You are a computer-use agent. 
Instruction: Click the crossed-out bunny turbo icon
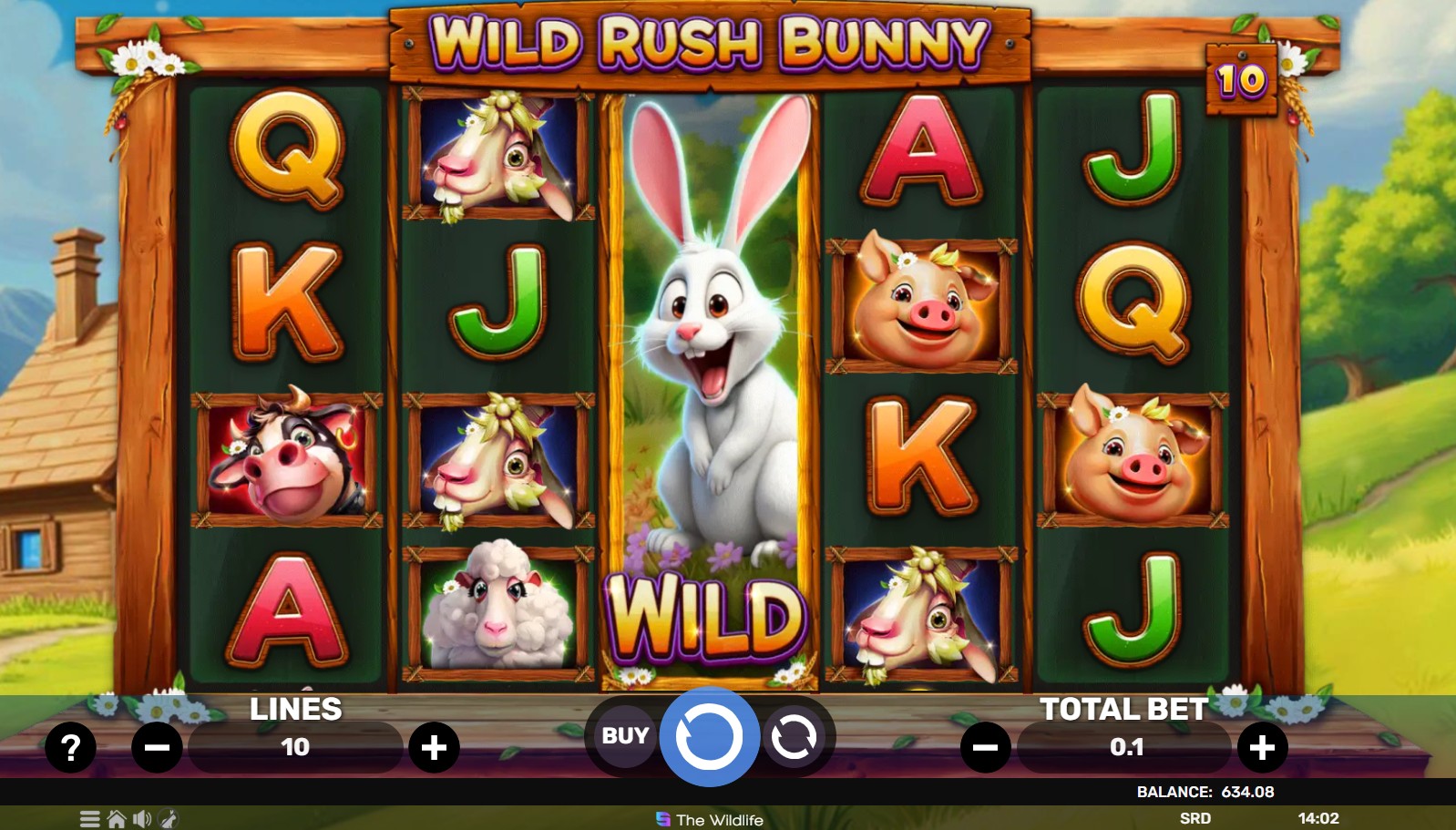click(x=167, y=819)
